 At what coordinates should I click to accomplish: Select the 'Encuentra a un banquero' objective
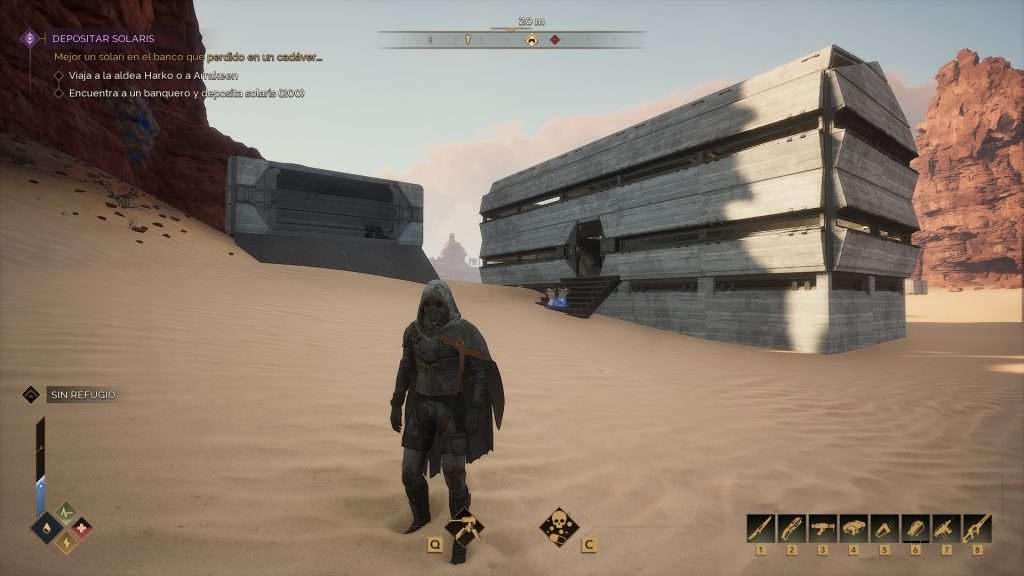pos(186,93)
